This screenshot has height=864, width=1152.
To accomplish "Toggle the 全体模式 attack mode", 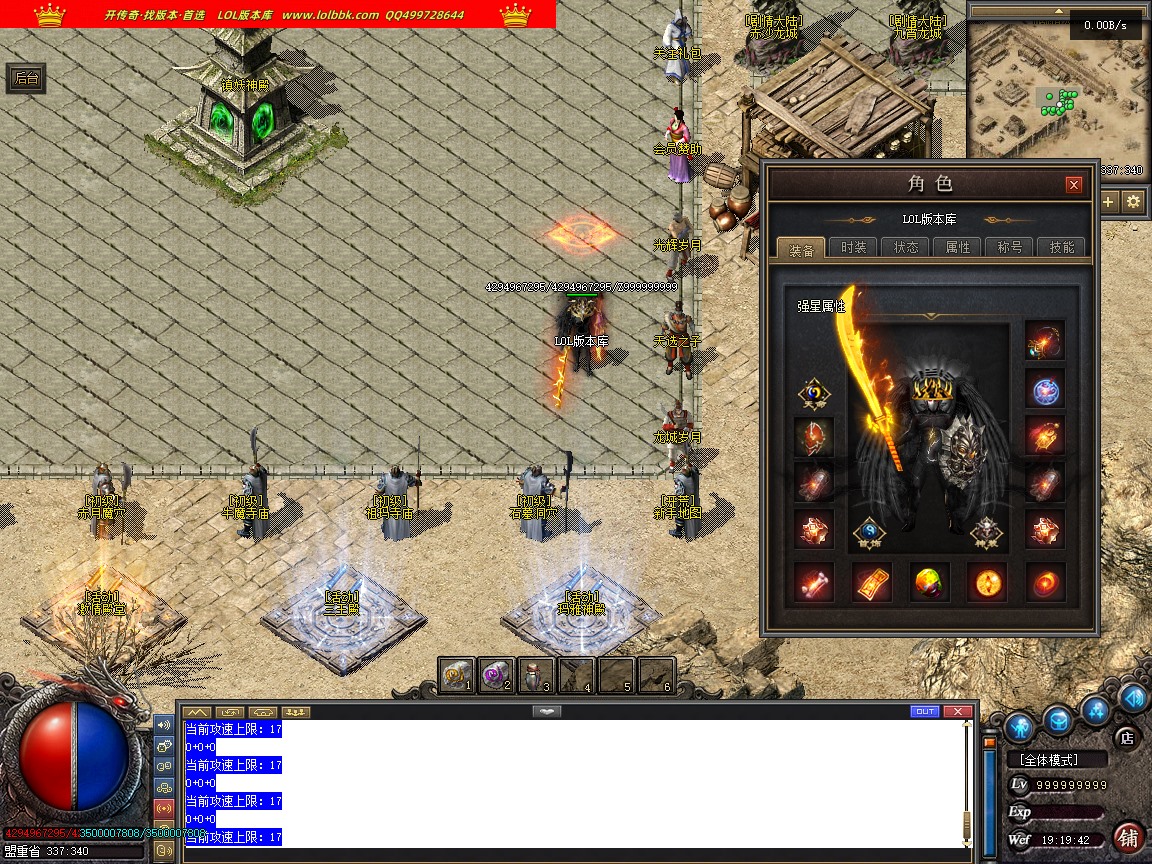I will pyautogui.click(x=1056, y=760).
